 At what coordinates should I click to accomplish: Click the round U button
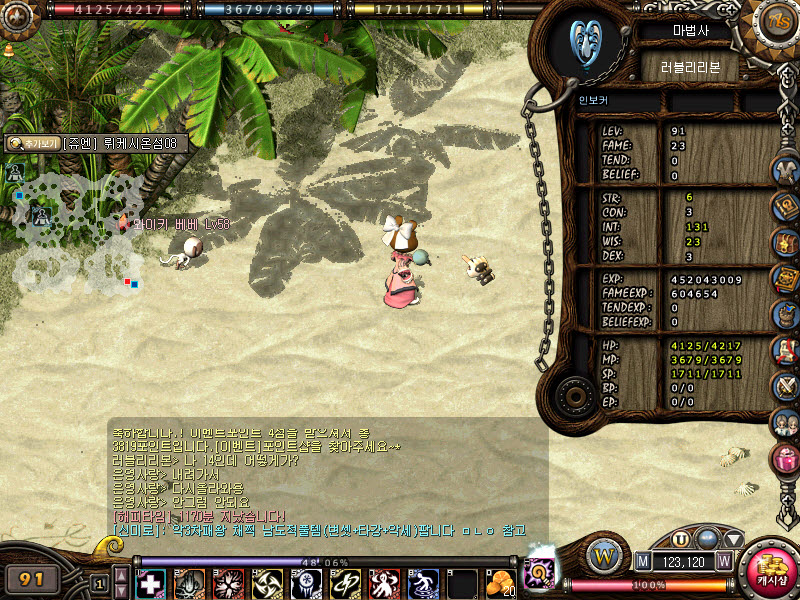681,538
